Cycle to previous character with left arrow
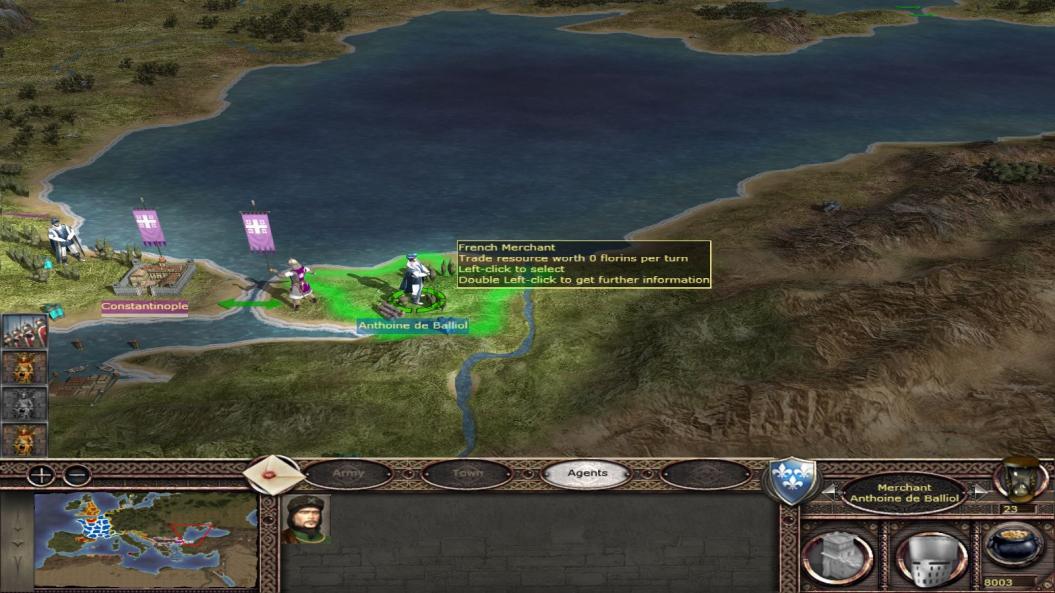The width and height of the screenshot is (1055, 593). click(828, 491)
